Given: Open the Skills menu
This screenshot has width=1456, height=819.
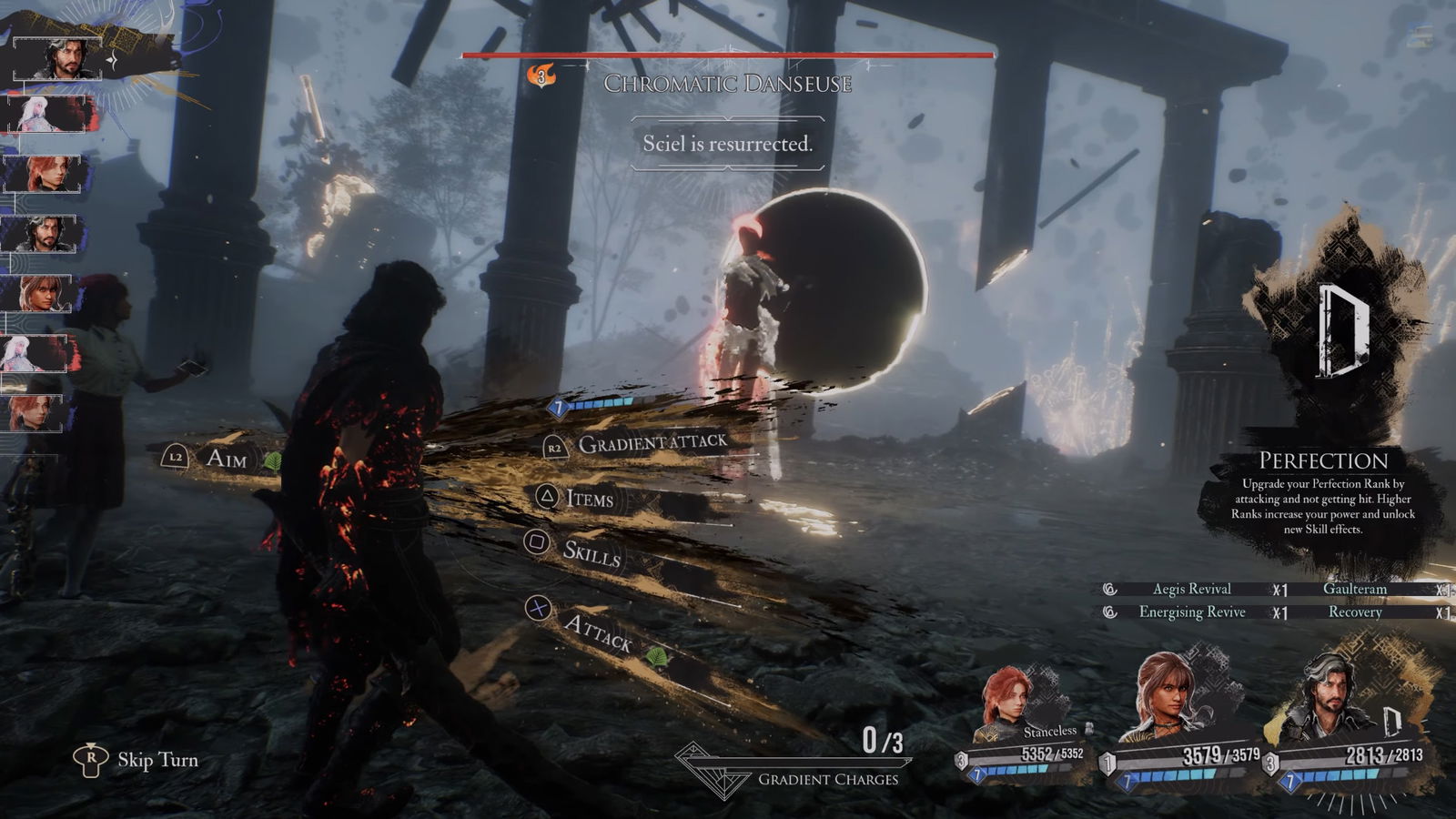Looking at the screenshot, I should point(591,551).
